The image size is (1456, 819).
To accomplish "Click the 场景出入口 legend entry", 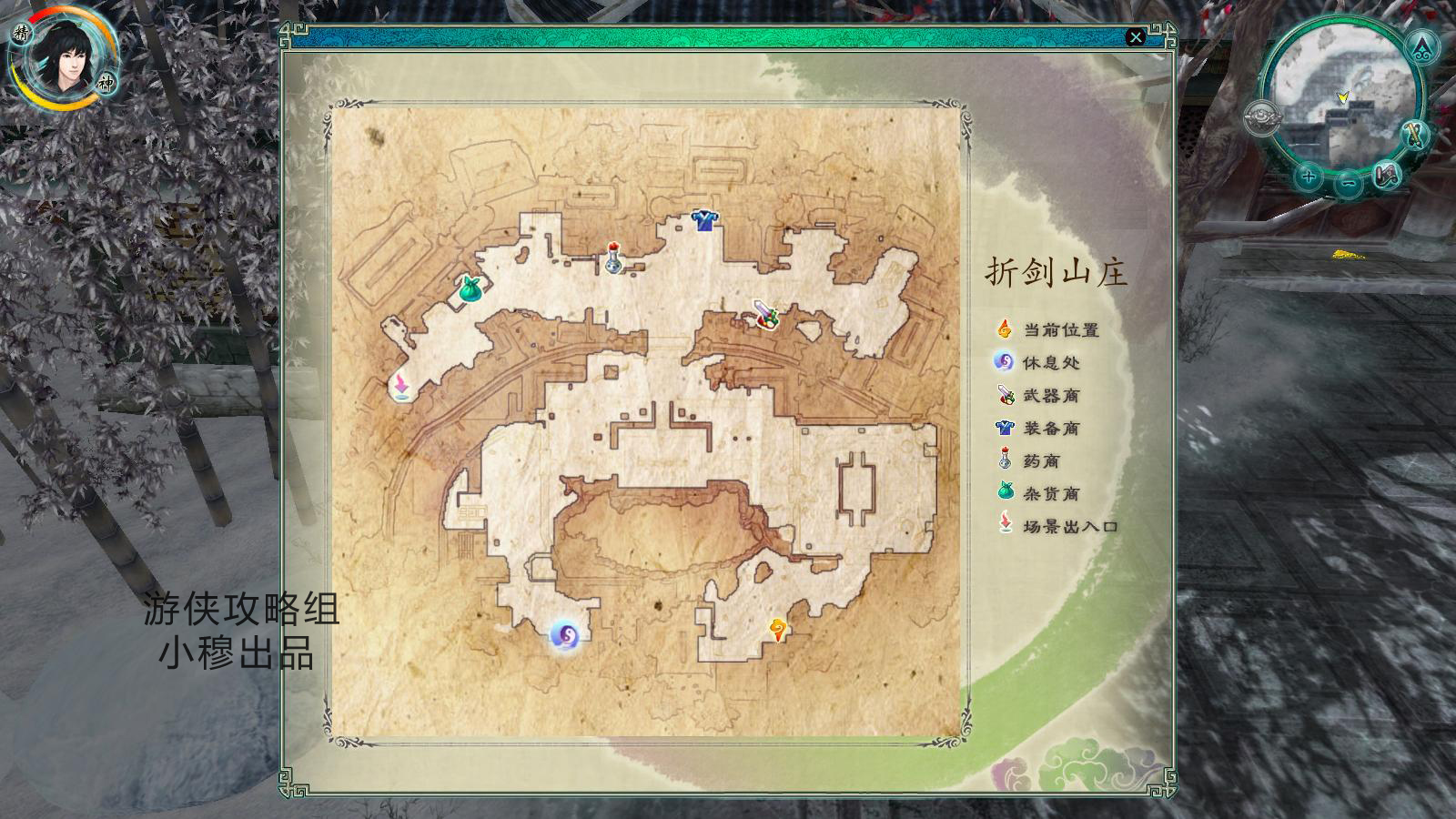I will point(1069,527).
